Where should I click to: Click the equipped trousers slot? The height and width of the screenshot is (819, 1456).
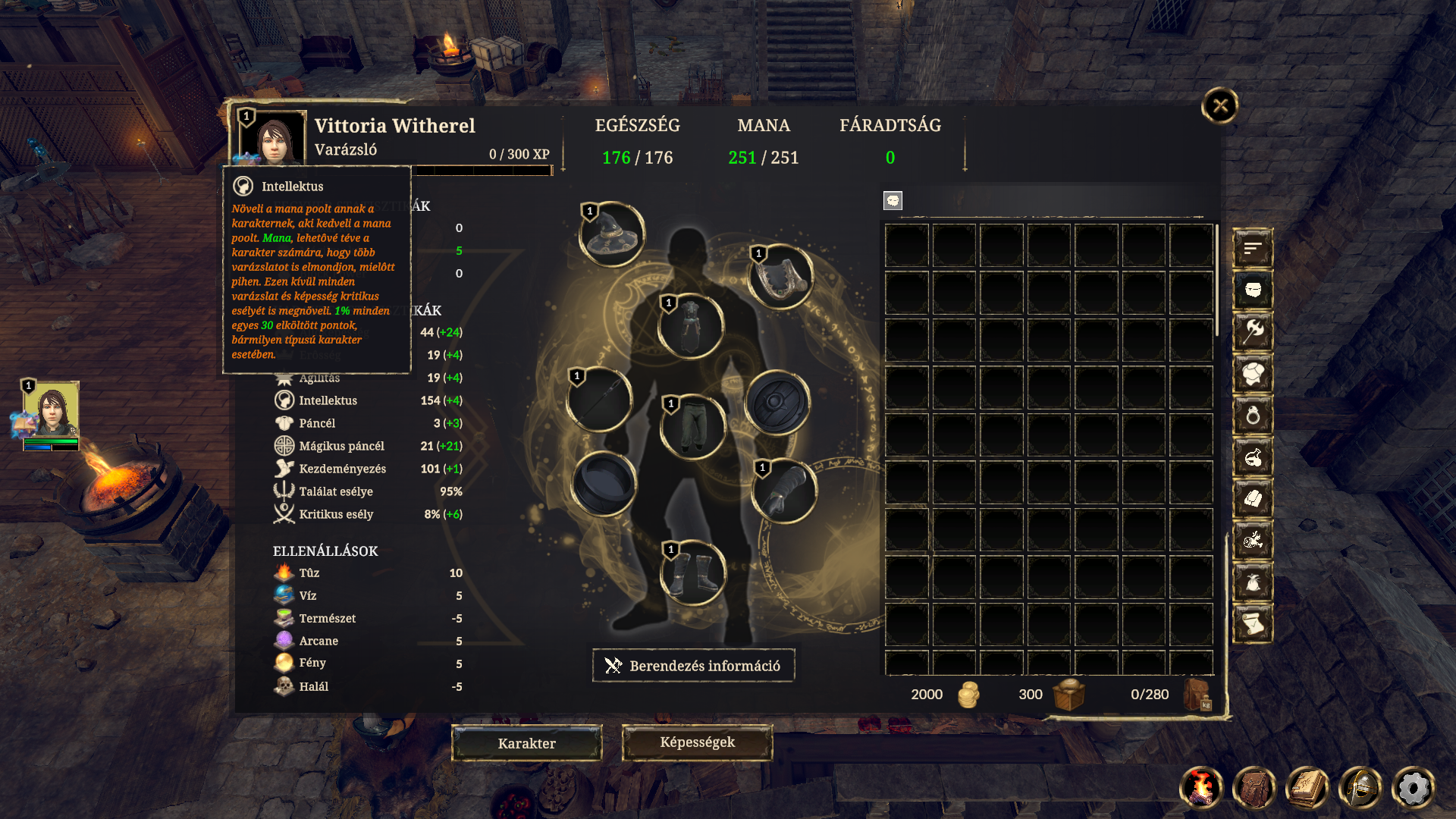click(x=692, y=426)
